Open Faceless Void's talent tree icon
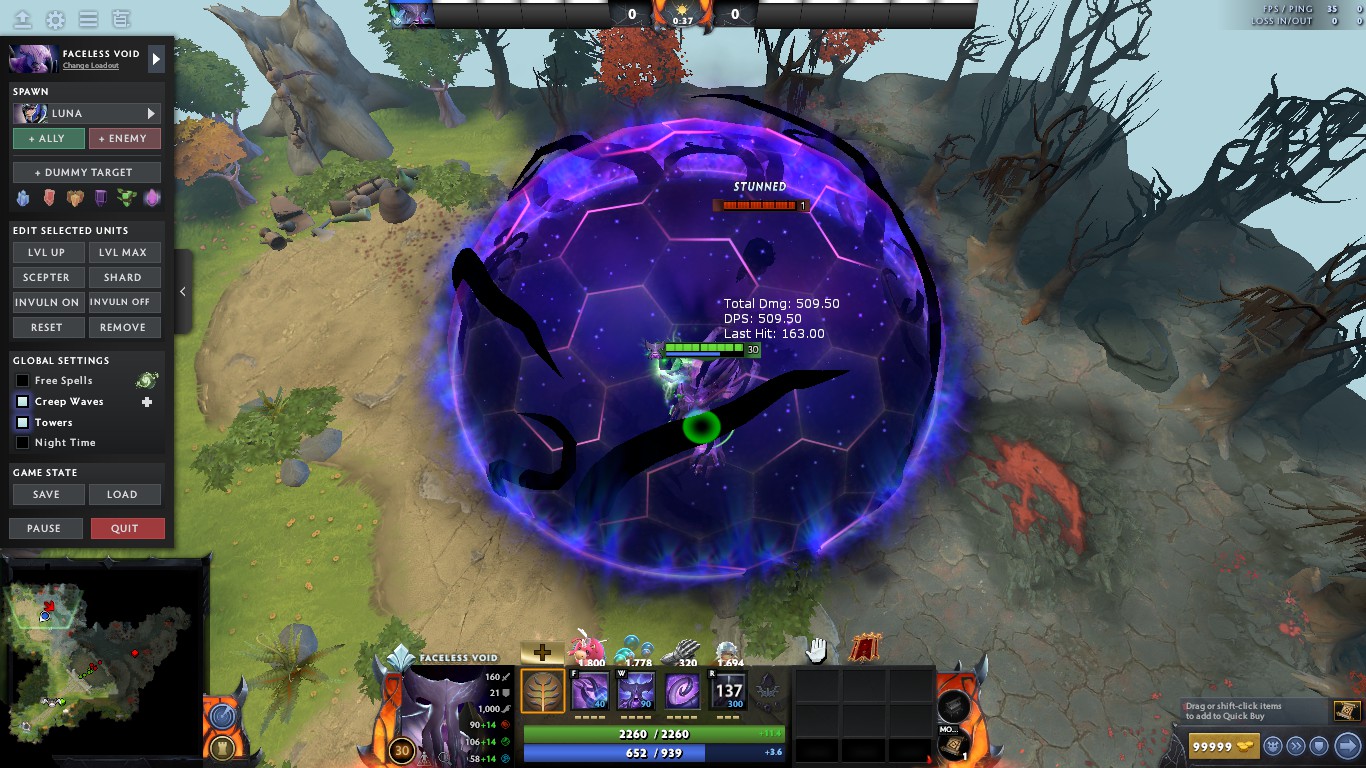Viewport: 1366px width, 768px height. tap(543, 690)
